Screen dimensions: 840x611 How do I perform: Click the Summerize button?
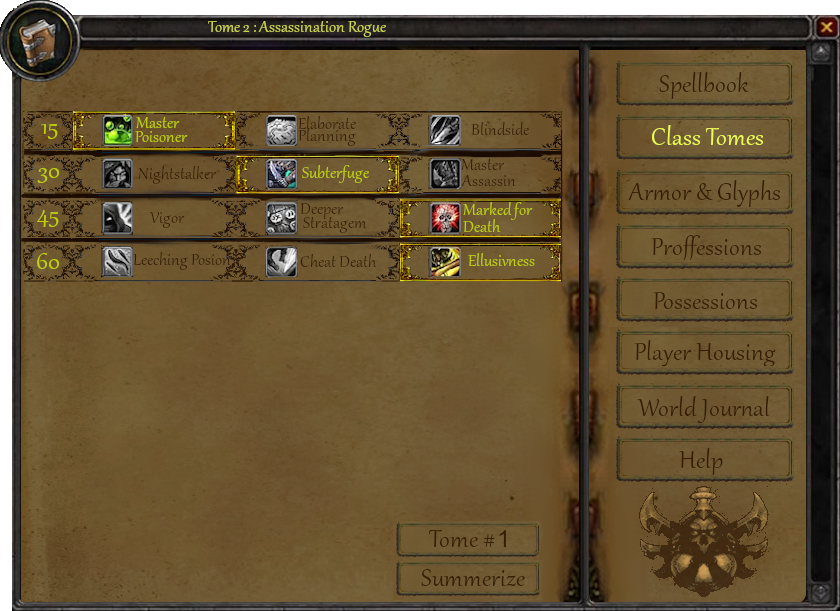point(468,579)
